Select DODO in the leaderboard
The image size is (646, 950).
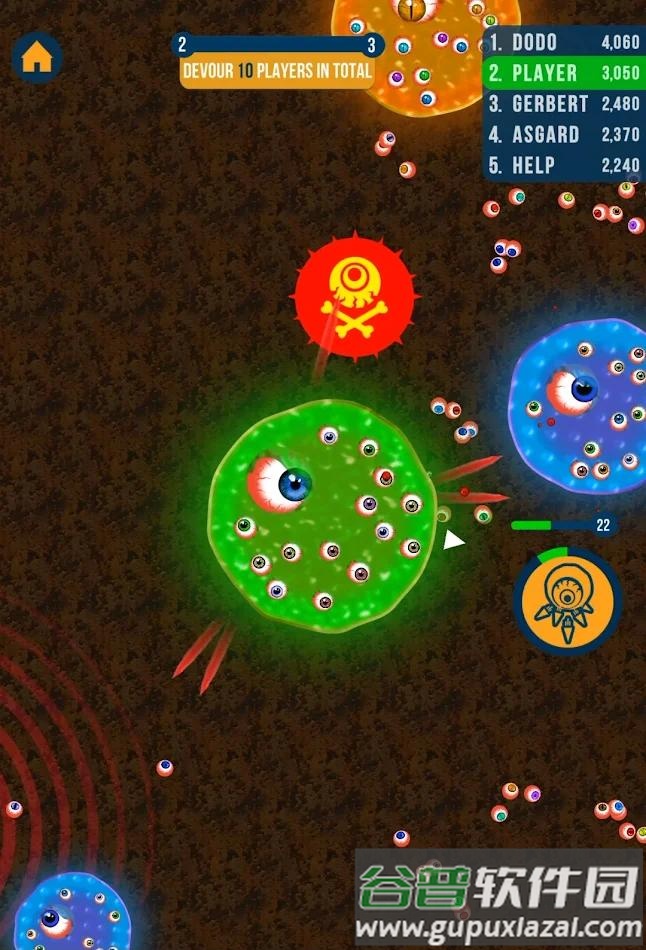564,43
